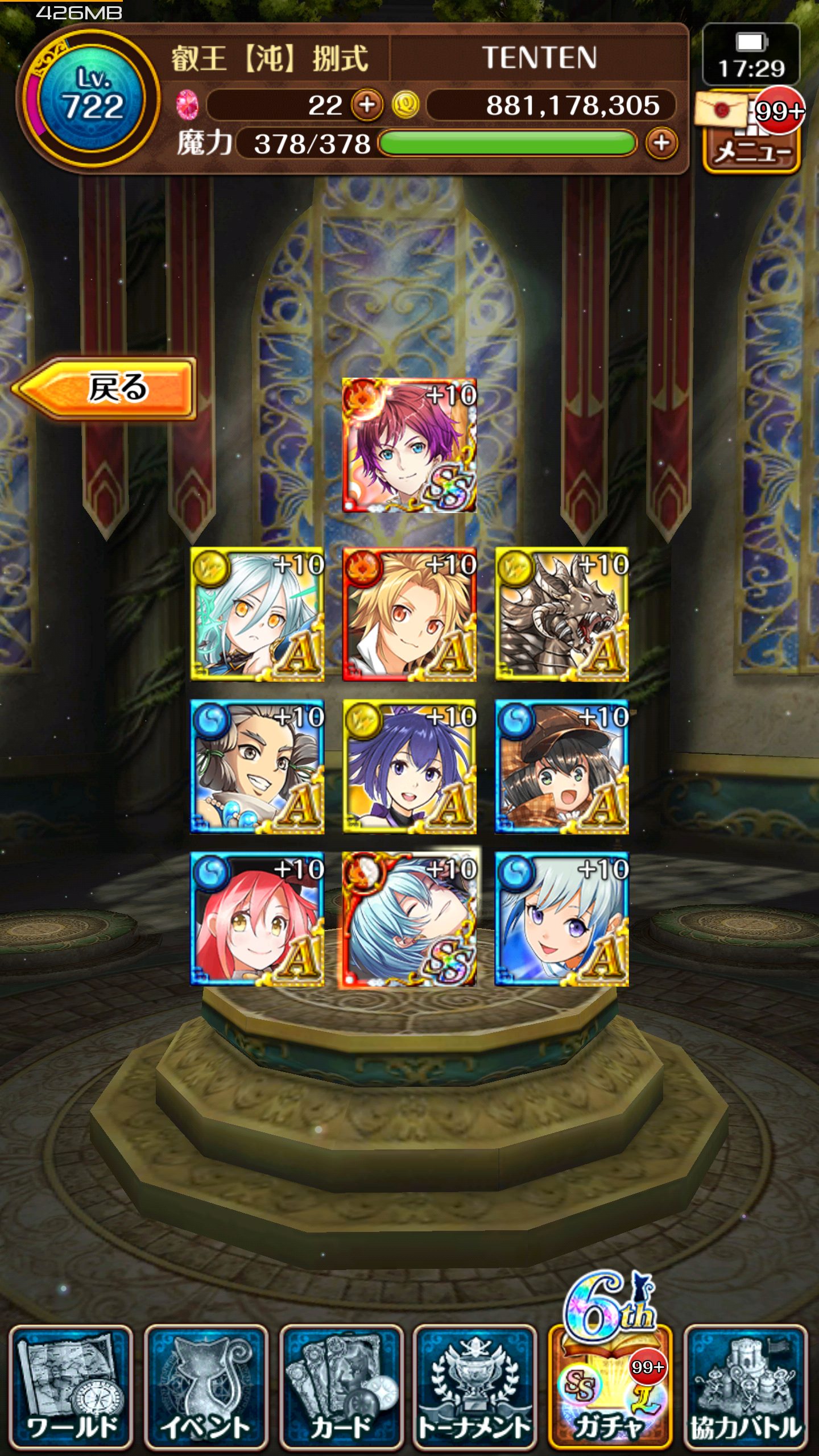Screen dimensions: 819x1456
Task: Open 協力バトル co-op battle
Action: 746,1387
